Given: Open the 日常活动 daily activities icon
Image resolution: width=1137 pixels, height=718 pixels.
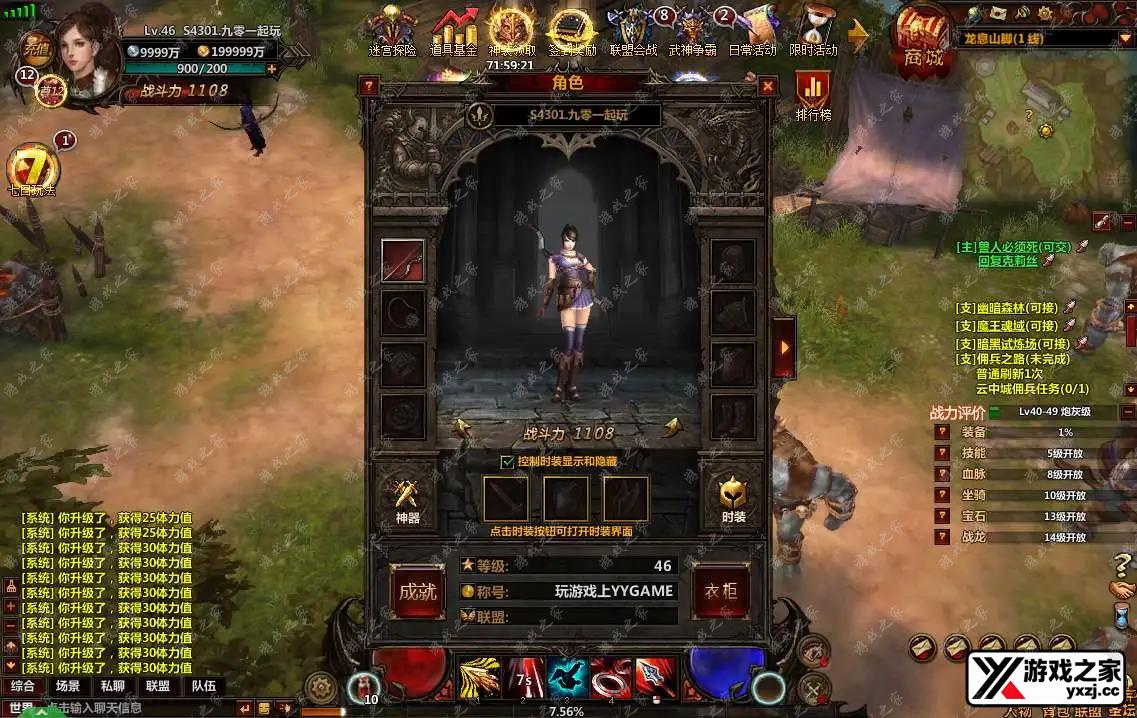Looking at the screenshot, I should (x=753, y=32).
